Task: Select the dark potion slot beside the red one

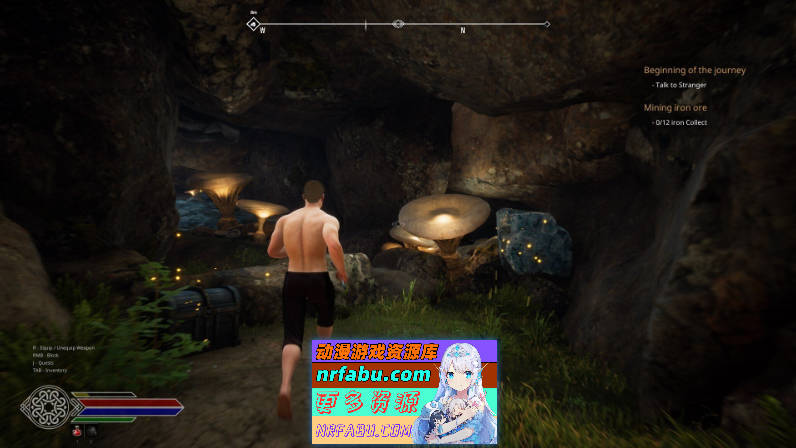Action: (92, 431)
